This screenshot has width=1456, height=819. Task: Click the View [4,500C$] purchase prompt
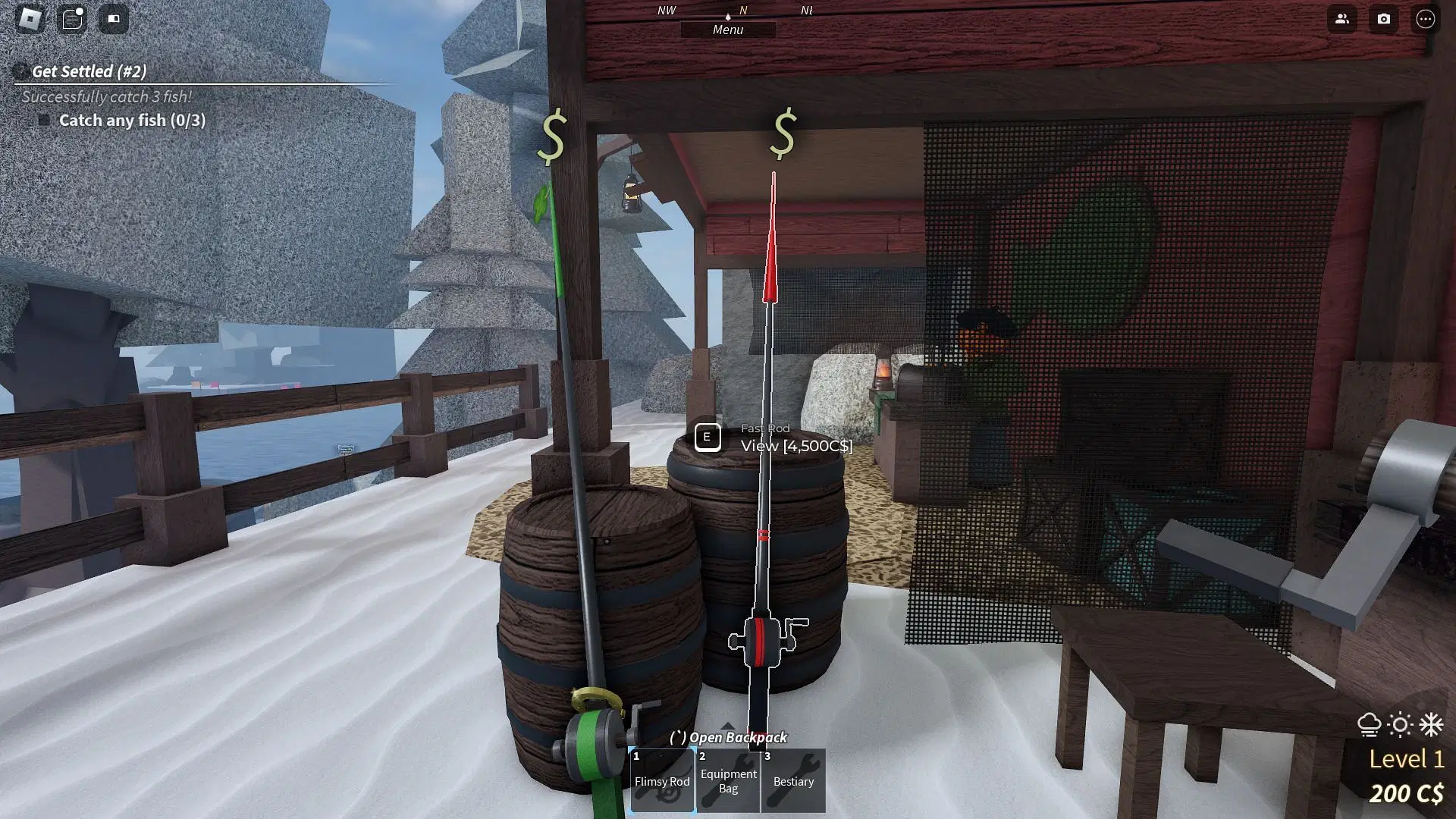coord(795,446)
